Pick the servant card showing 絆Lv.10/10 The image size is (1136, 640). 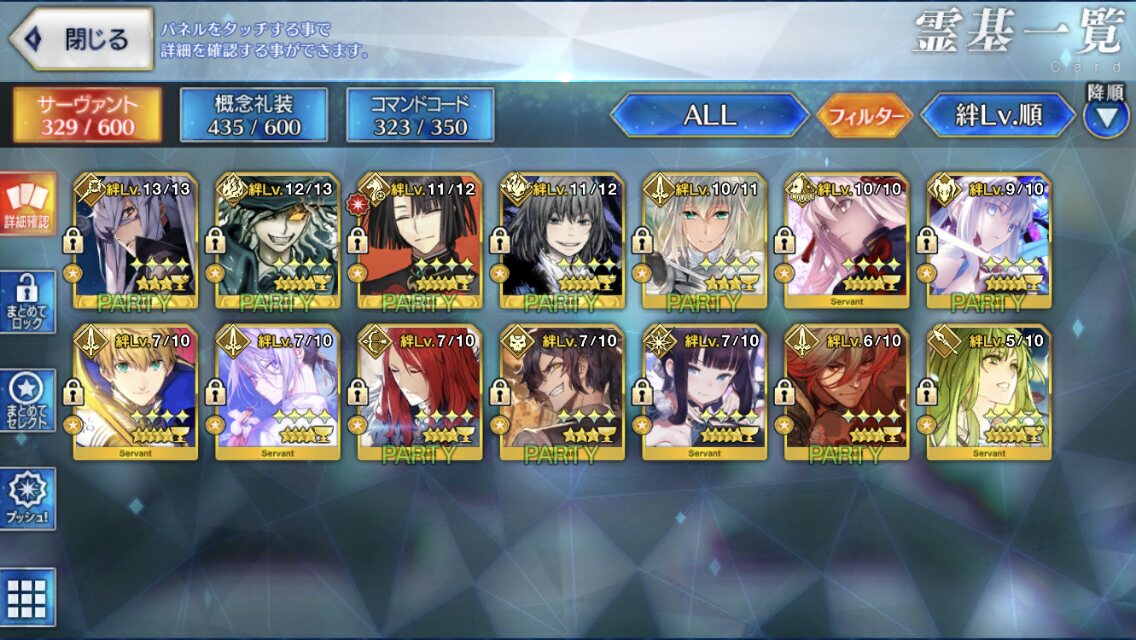point(846,240)
